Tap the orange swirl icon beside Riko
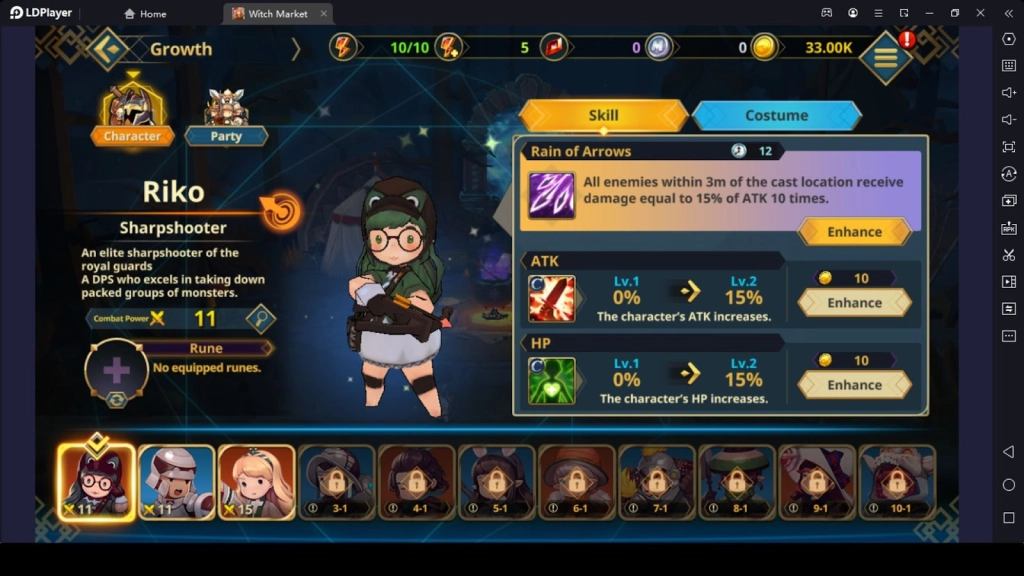The height and width of the screenshot is (576, 1024). (281, 210)
